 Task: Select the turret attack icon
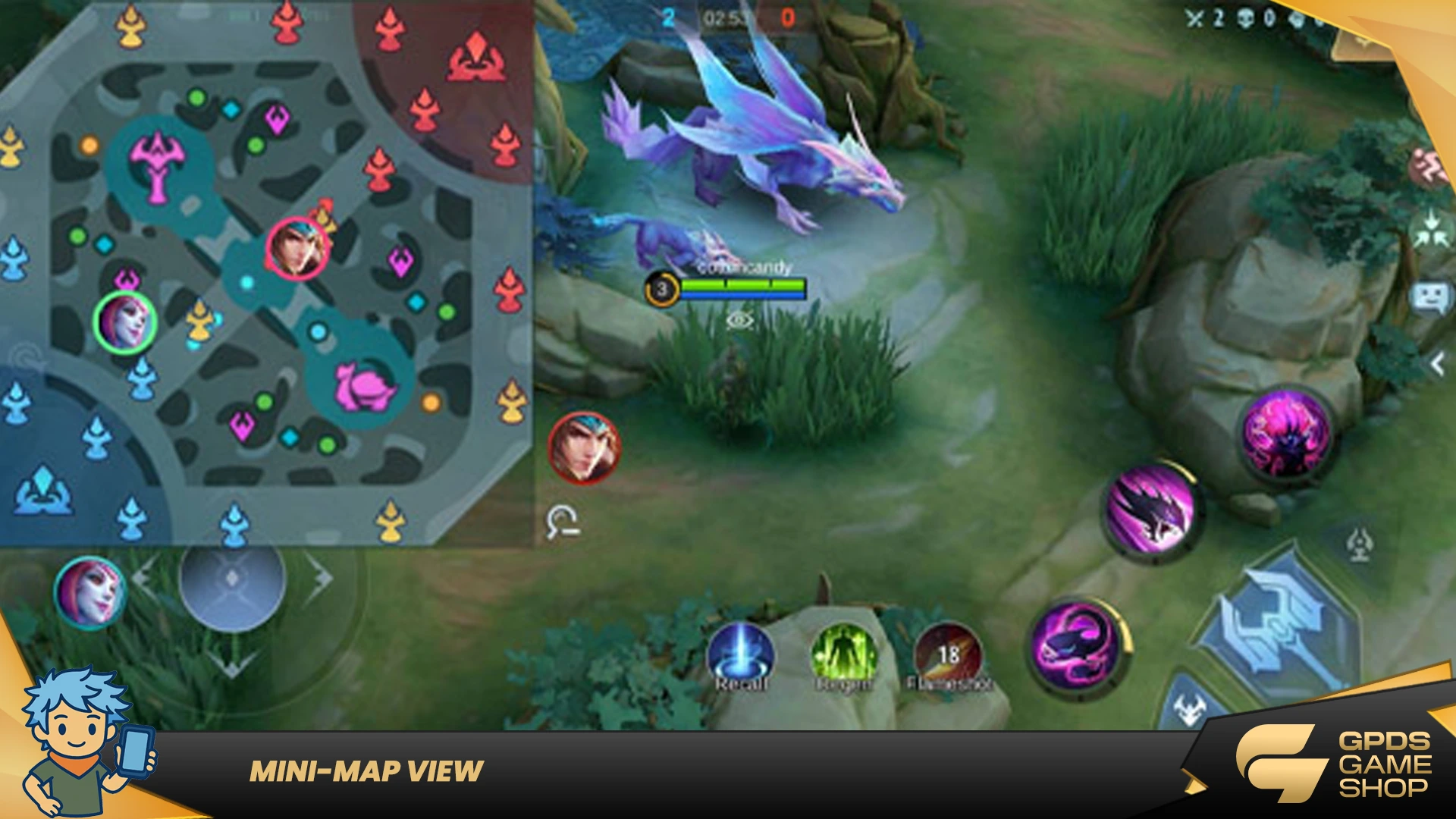(1359, 544)
